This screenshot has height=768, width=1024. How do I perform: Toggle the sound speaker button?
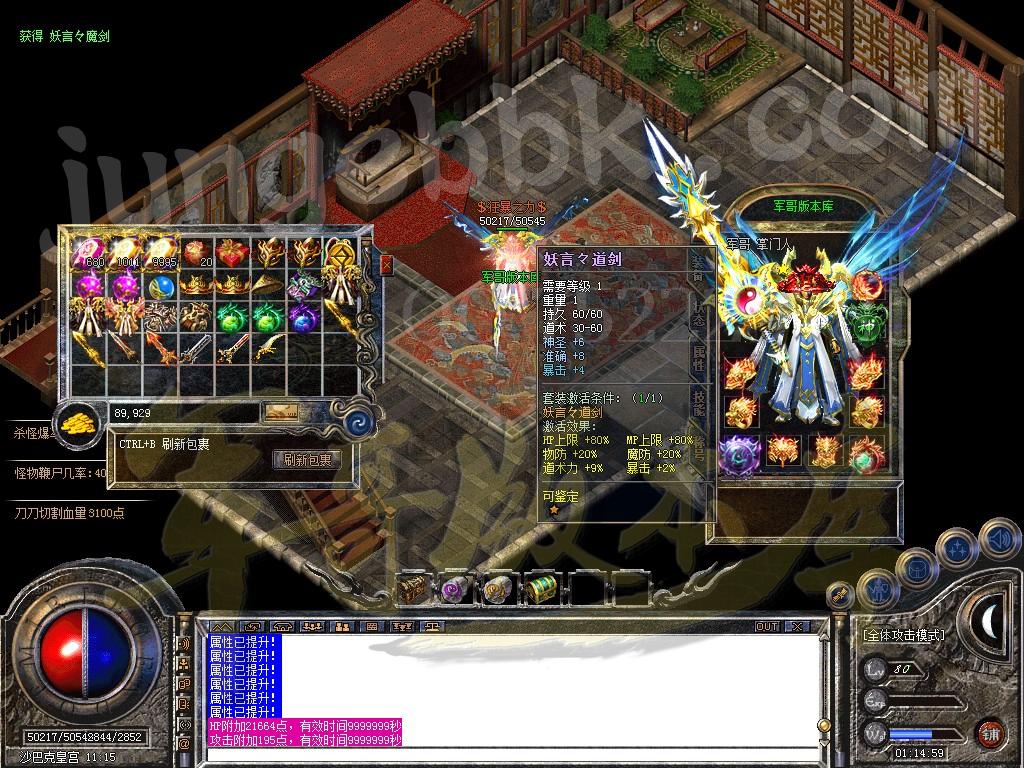(x=998, y=539)
